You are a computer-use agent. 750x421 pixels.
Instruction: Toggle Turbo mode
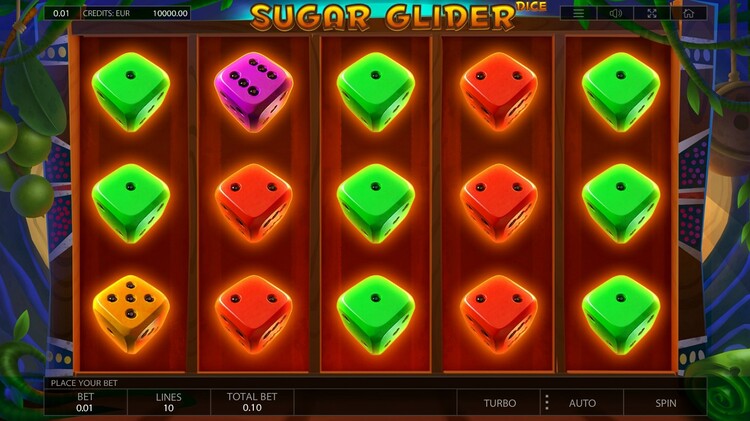click(500, 403)
